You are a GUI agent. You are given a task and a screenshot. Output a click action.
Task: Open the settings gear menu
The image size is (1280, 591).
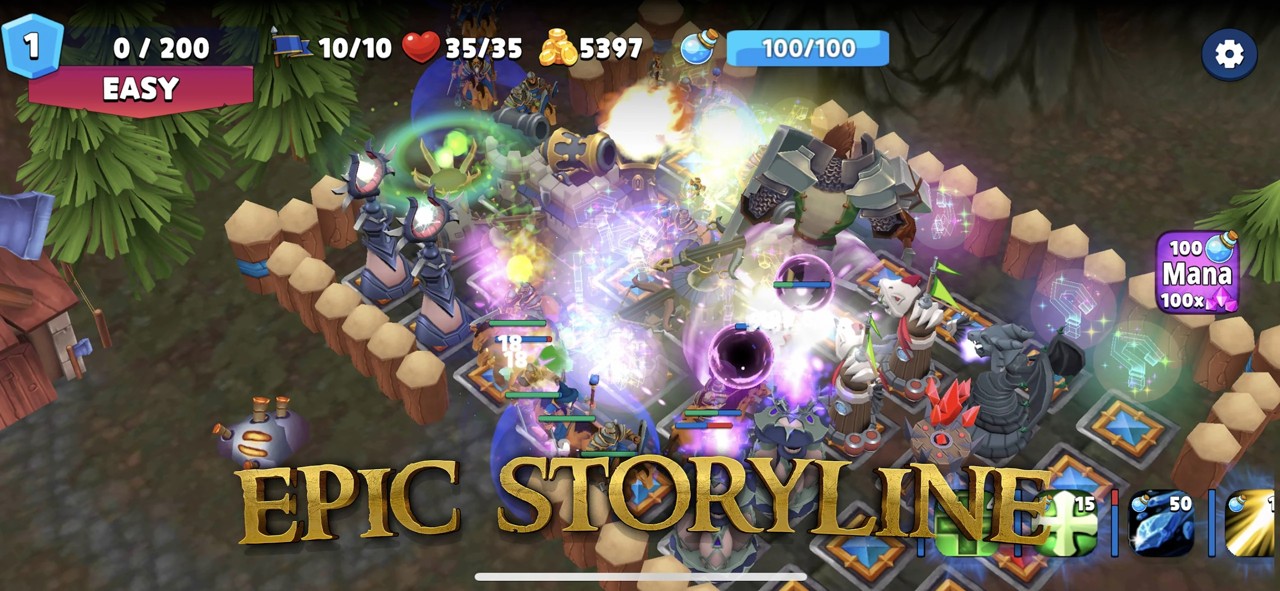(1229, 54)
